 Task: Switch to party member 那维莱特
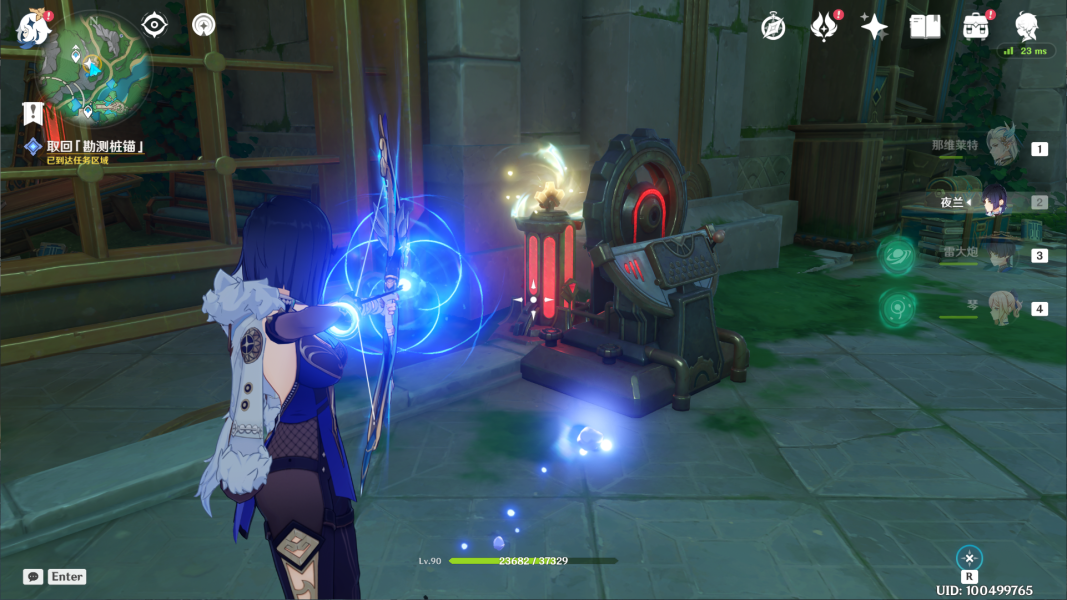[x=1000, y=148]
